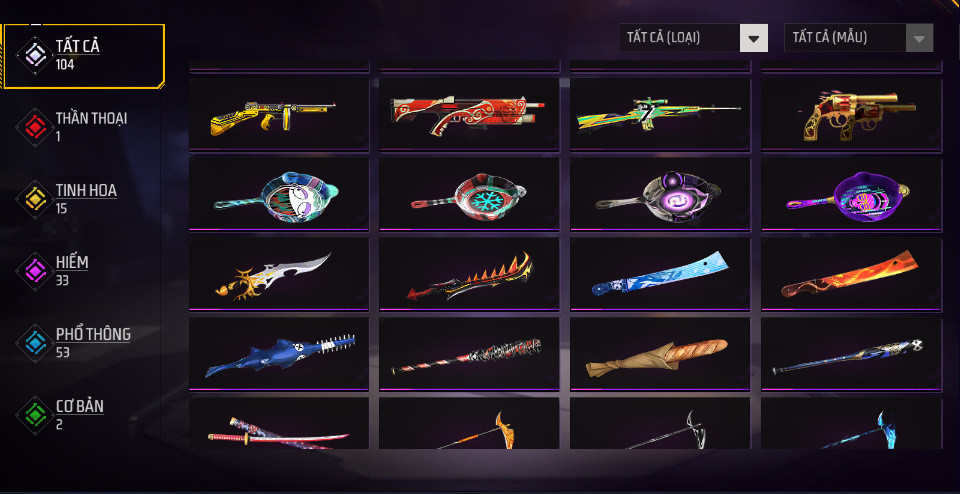960x494 pixels.
Task: Choose the blue shark bat skin
Action: point(274,354)
